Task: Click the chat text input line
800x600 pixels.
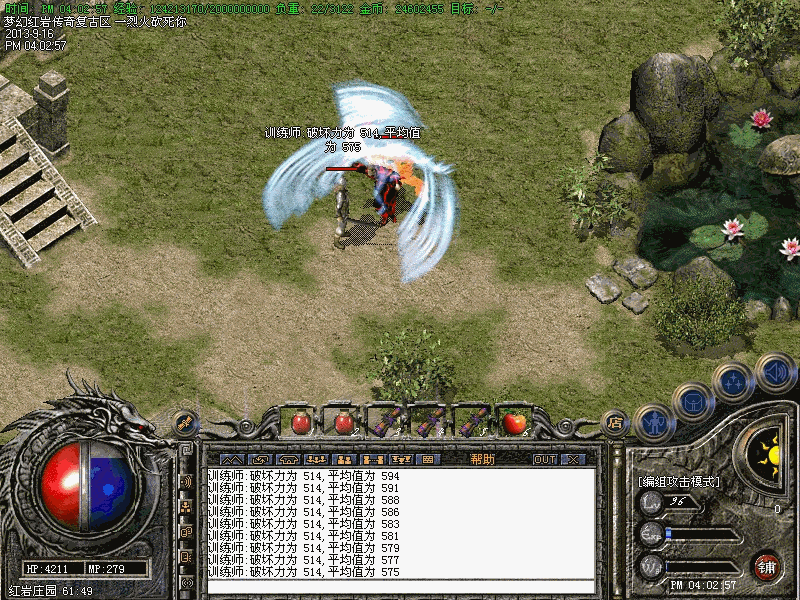Action: 400,586
